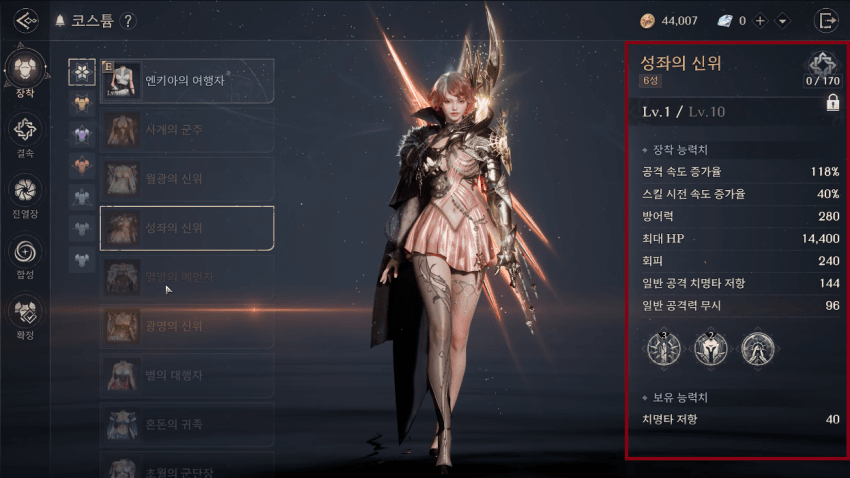Screen dimensions: 850x478
Task: Select the 별의 대행자 costume
Action: tap(187, 375)
